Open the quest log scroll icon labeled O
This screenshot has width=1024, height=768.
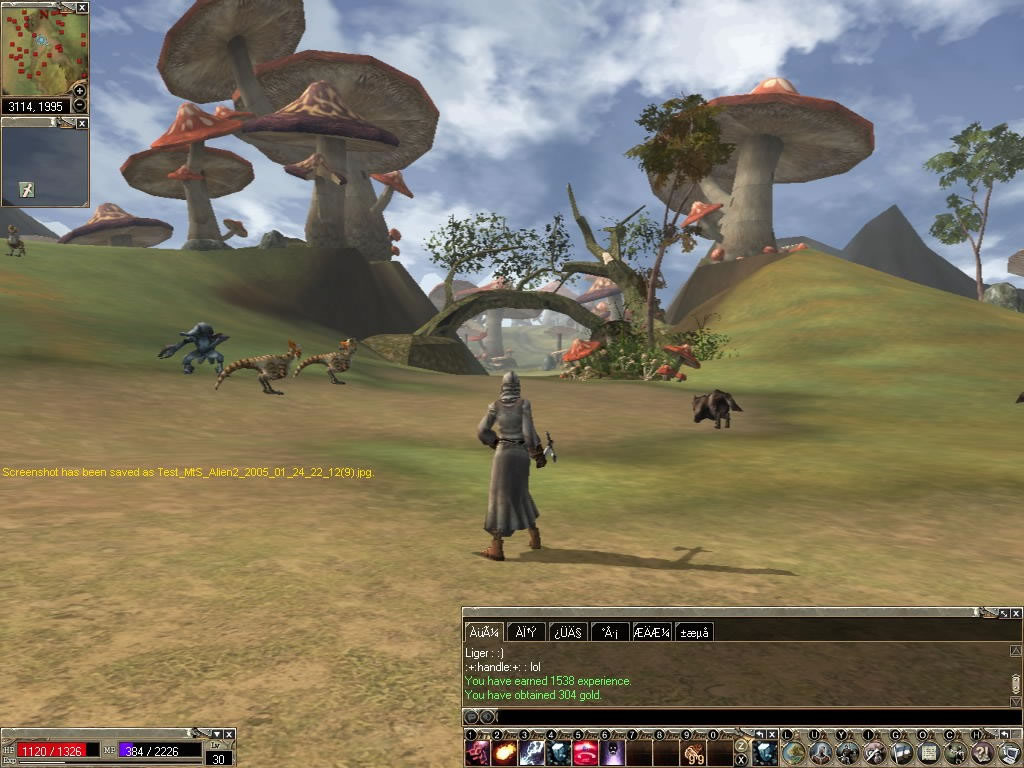pos(929,753)
